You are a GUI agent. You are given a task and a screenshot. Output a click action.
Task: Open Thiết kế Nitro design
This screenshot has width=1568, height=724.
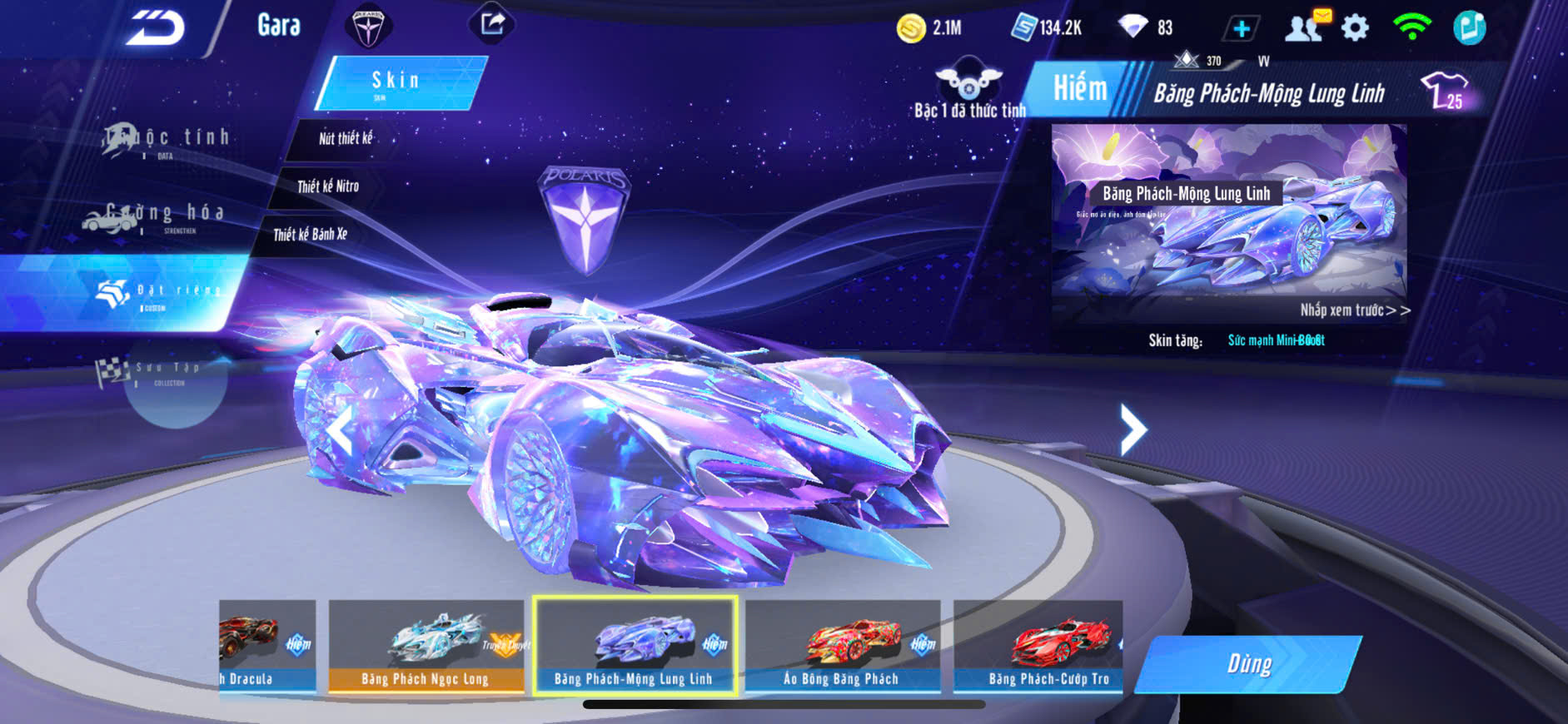[328, 186]
